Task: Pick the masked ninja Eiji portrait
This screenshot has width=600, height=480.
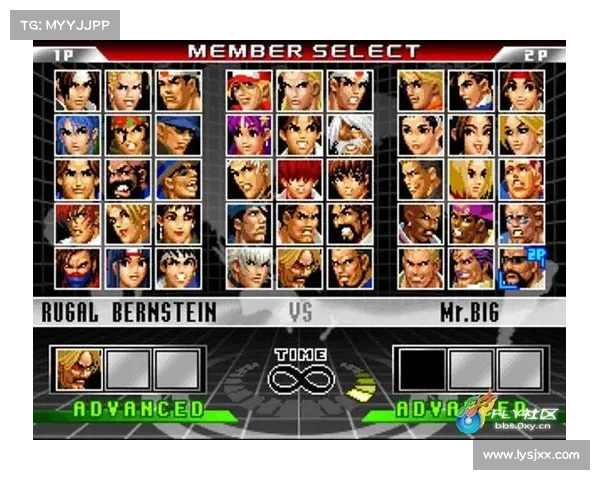Action: 77,268
